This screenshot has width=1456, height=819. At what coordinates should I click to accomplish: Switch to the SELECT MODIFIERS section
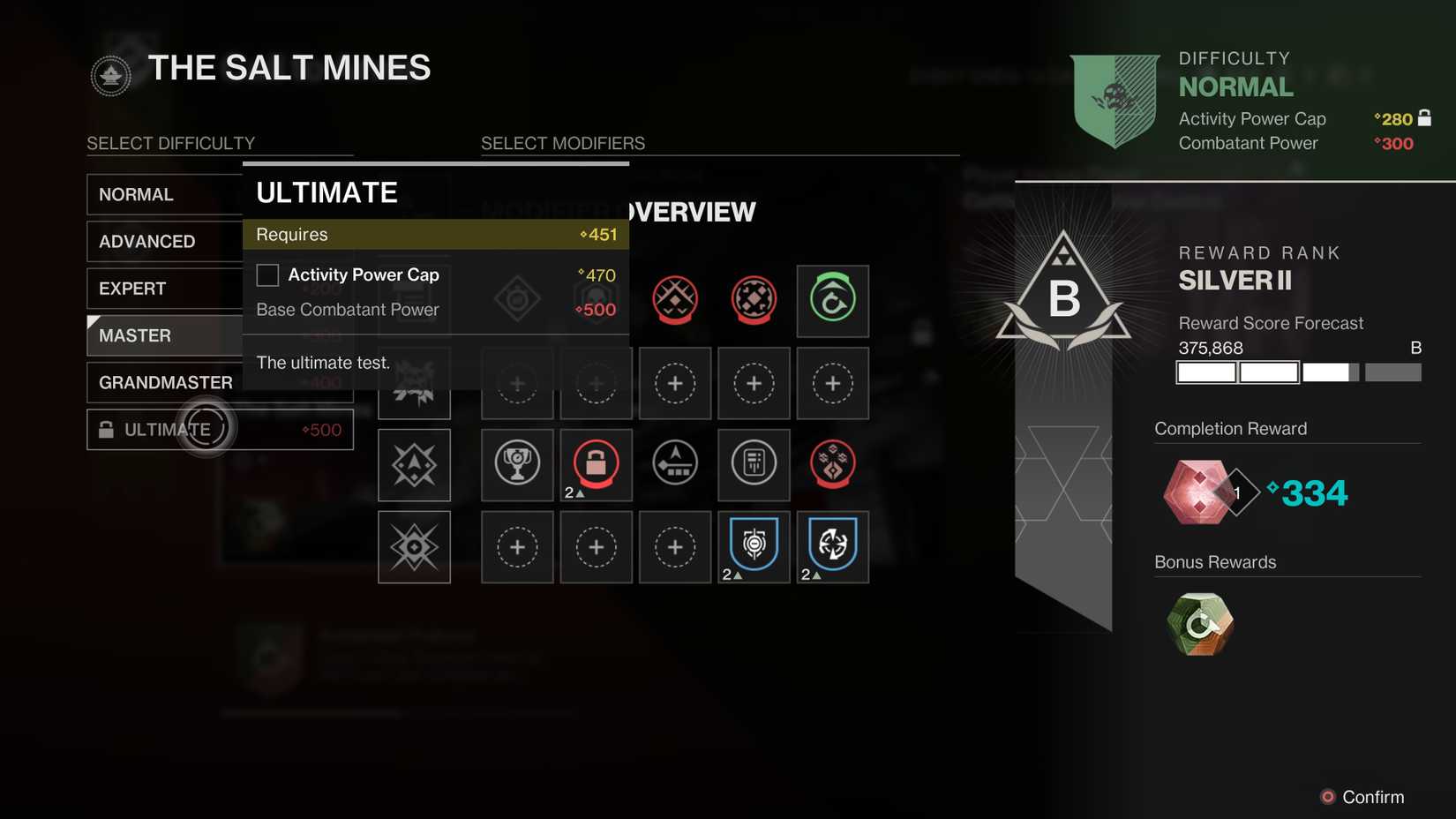point(562,142)
